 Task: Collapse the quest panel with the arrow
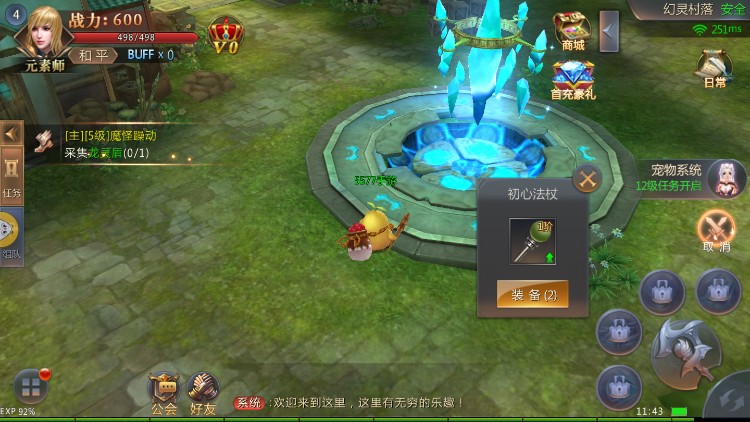click(x=11, y=132)
